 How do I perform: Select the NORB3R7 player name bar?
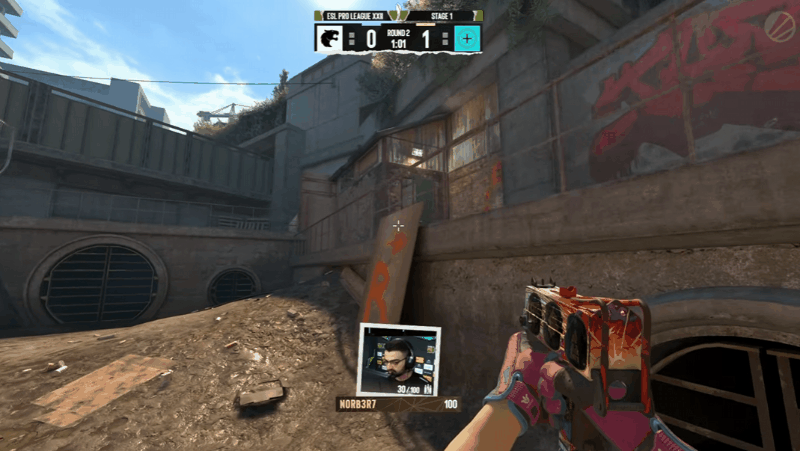[398, 405]
